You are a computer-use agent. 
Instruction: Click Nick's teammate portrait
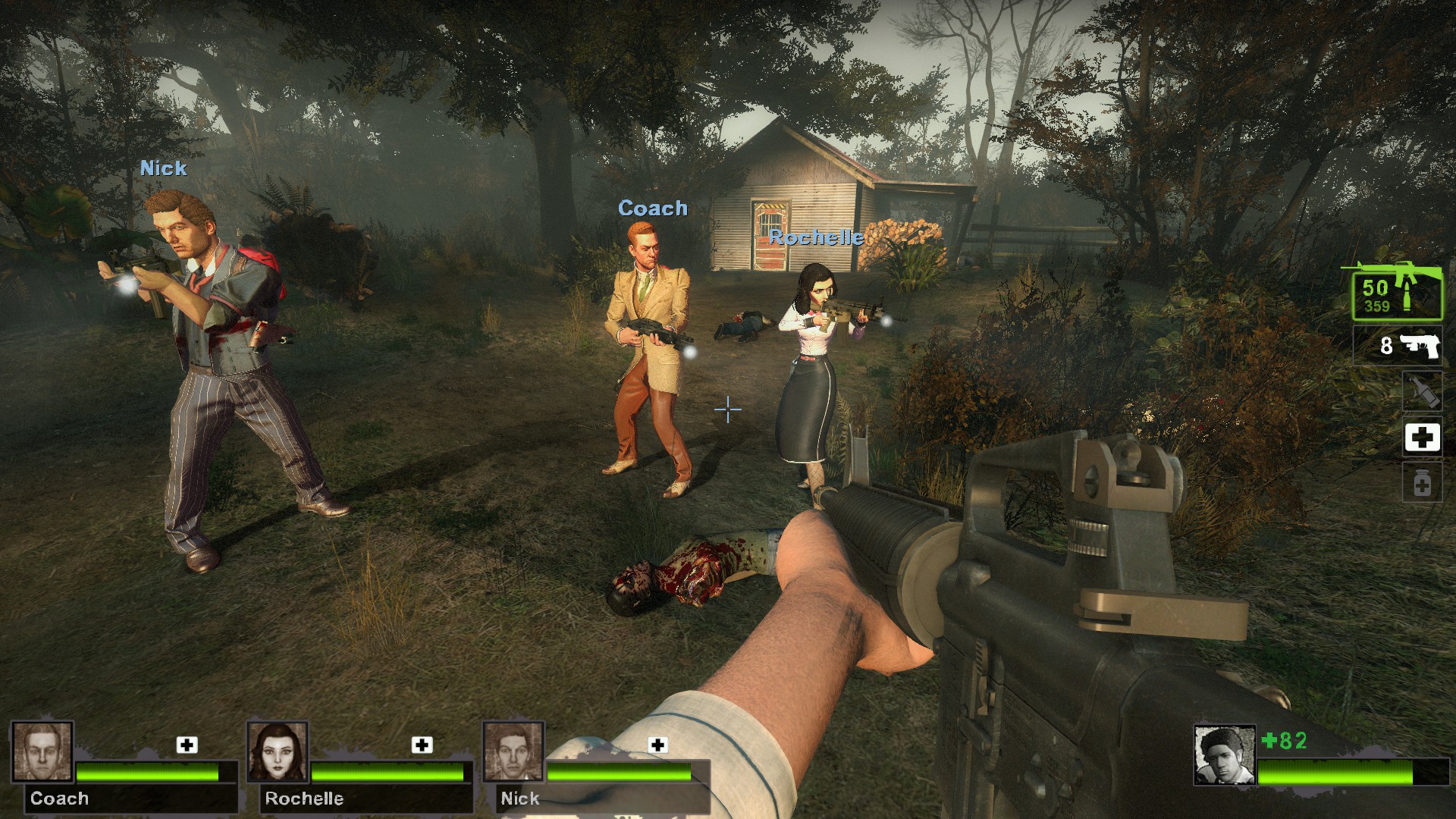click(513, 752)
